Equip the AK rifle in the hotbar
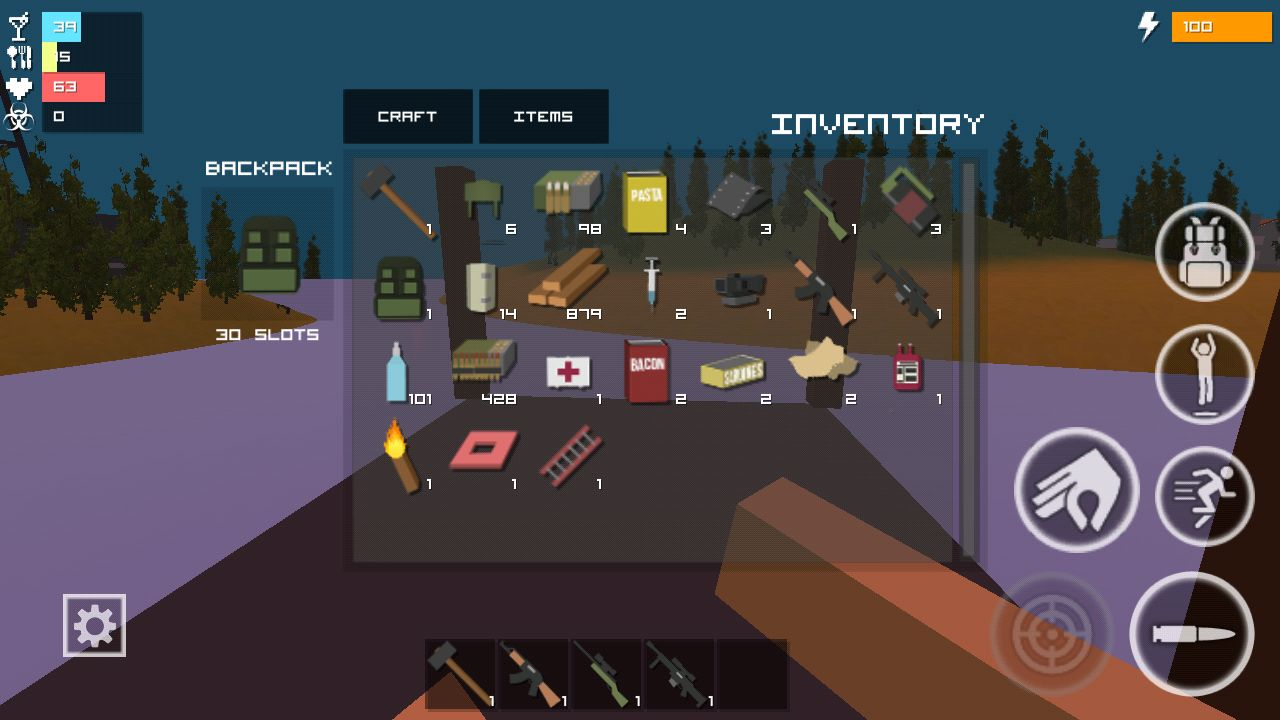Screen dimensions: 1280x720 (x=533, y=673)
